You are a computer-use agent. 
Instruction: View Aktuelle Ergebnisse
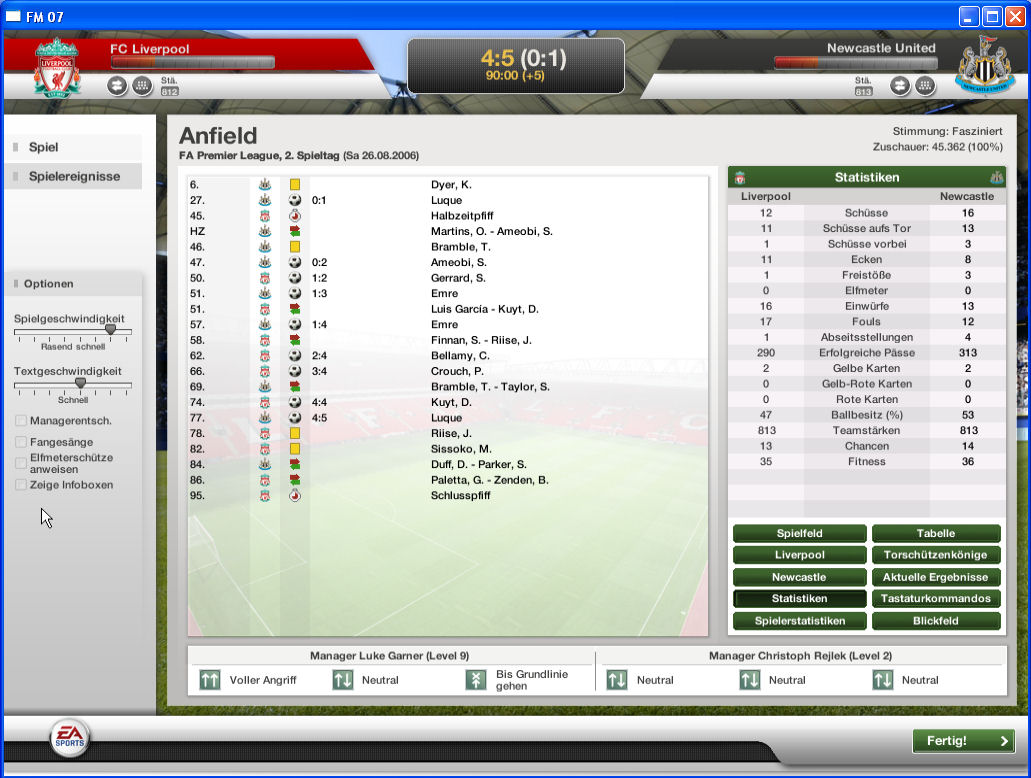tap(935, 577)
